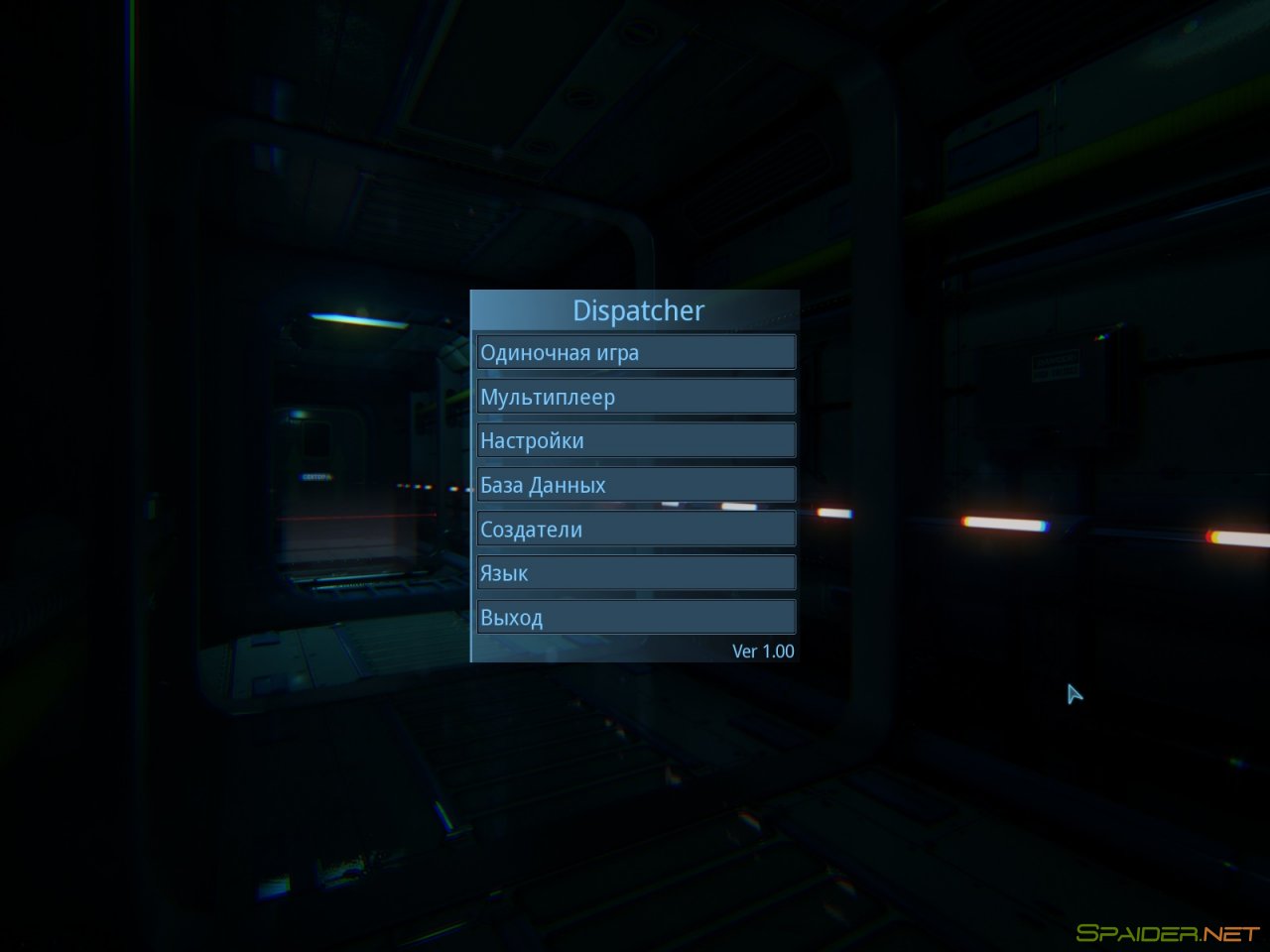Open База Данных from the Dispatcher menu
This screenshot has height=952, width=1270.
pyautogui.click(x=635, y=484)
